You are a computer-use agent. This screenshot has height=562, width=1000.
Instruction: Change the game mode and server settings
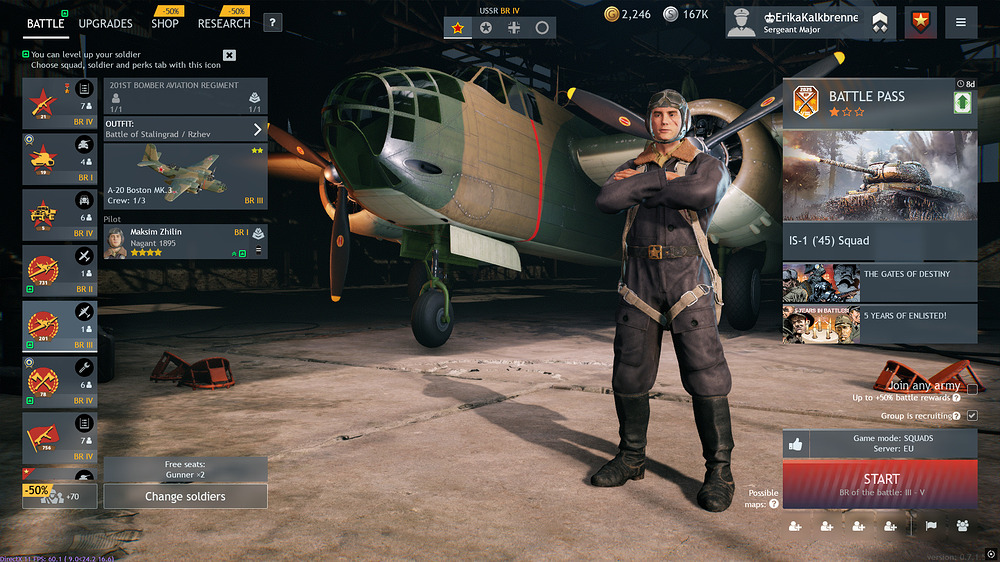(x=880, y=444)
